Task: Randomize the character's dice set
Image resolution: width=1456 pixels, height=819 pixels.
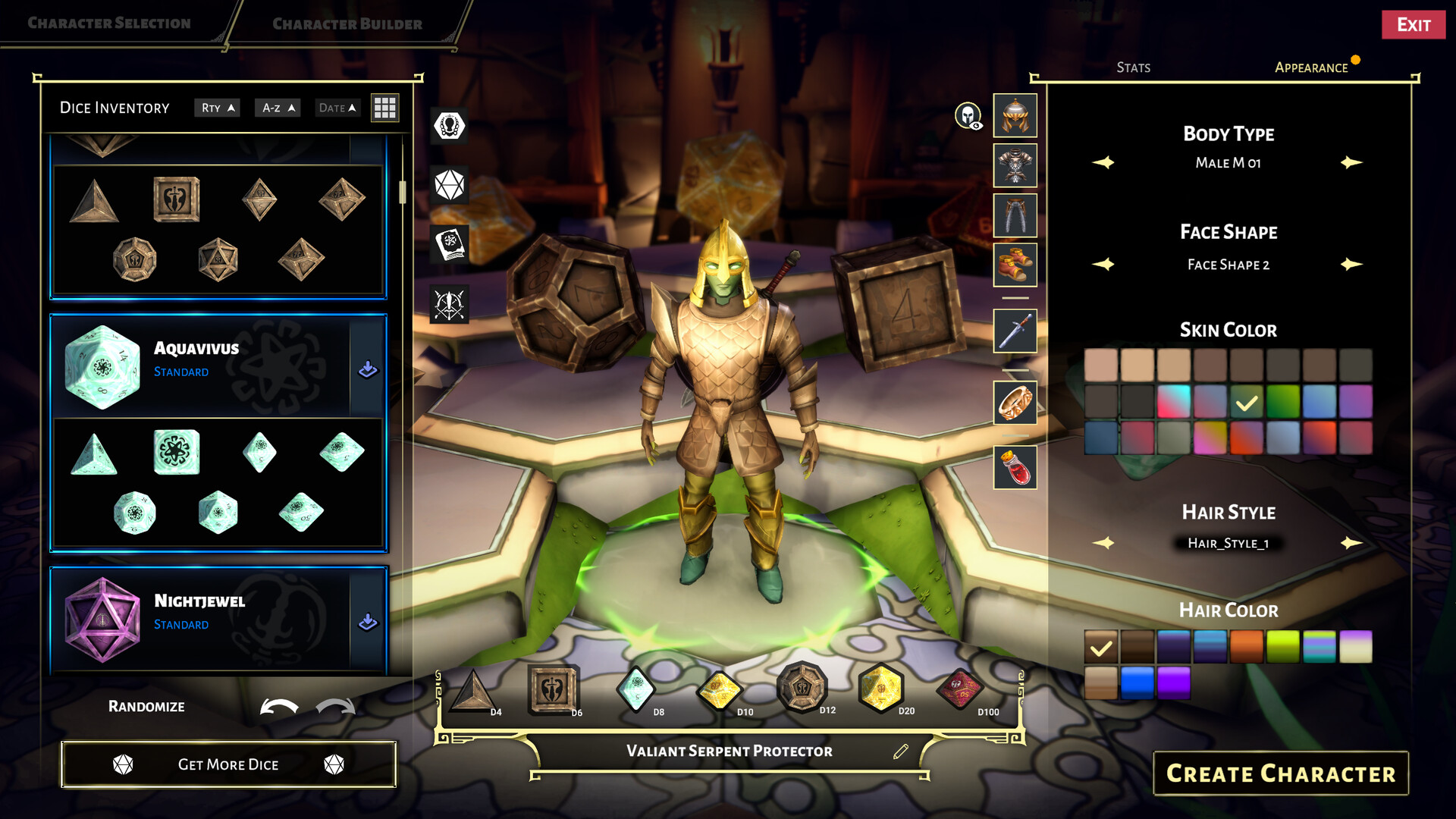Action: coord(146,707)
